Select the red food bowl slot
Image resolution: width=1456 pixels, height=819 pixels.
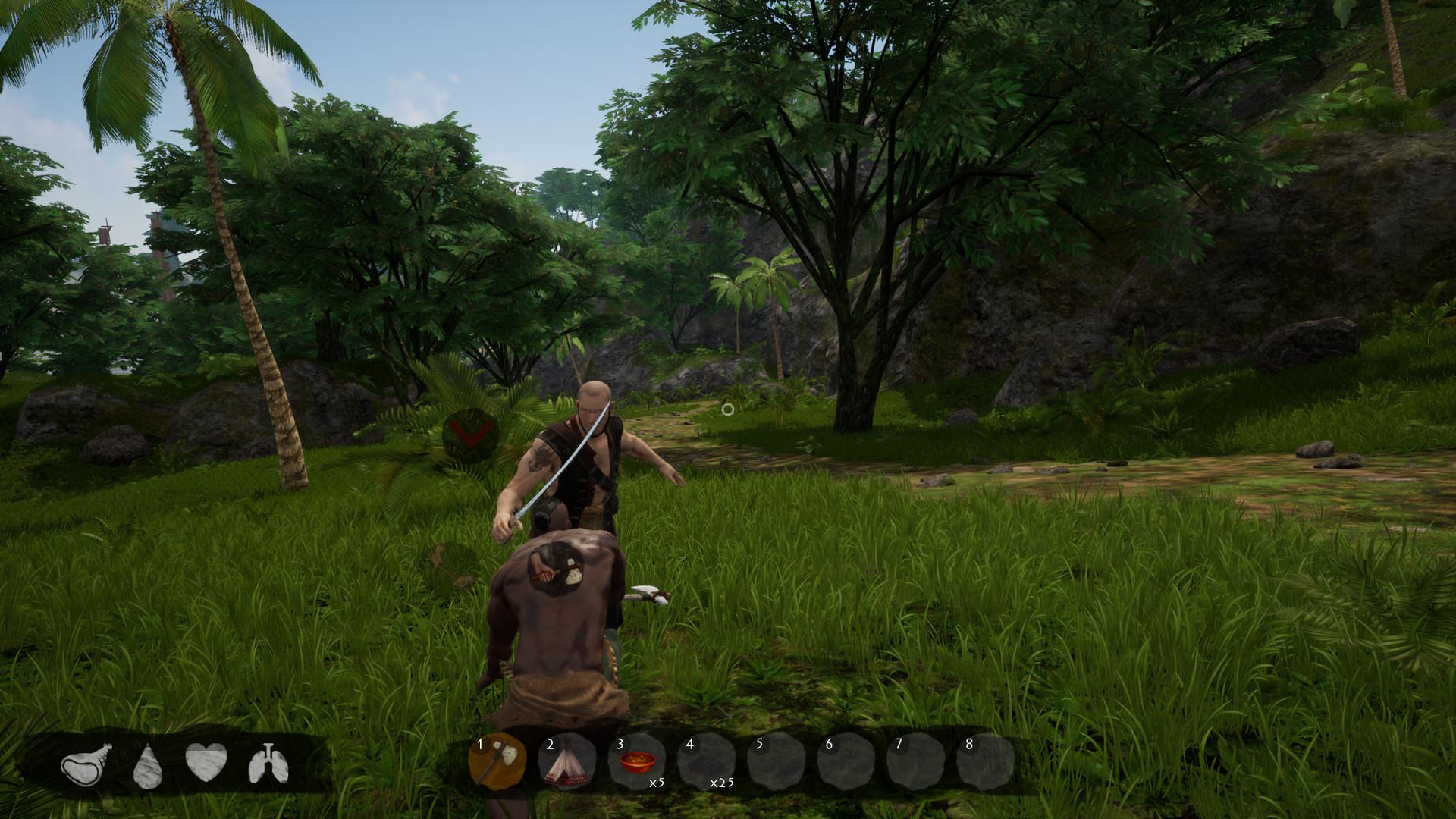pyautogui.click(x=636, y=761)
